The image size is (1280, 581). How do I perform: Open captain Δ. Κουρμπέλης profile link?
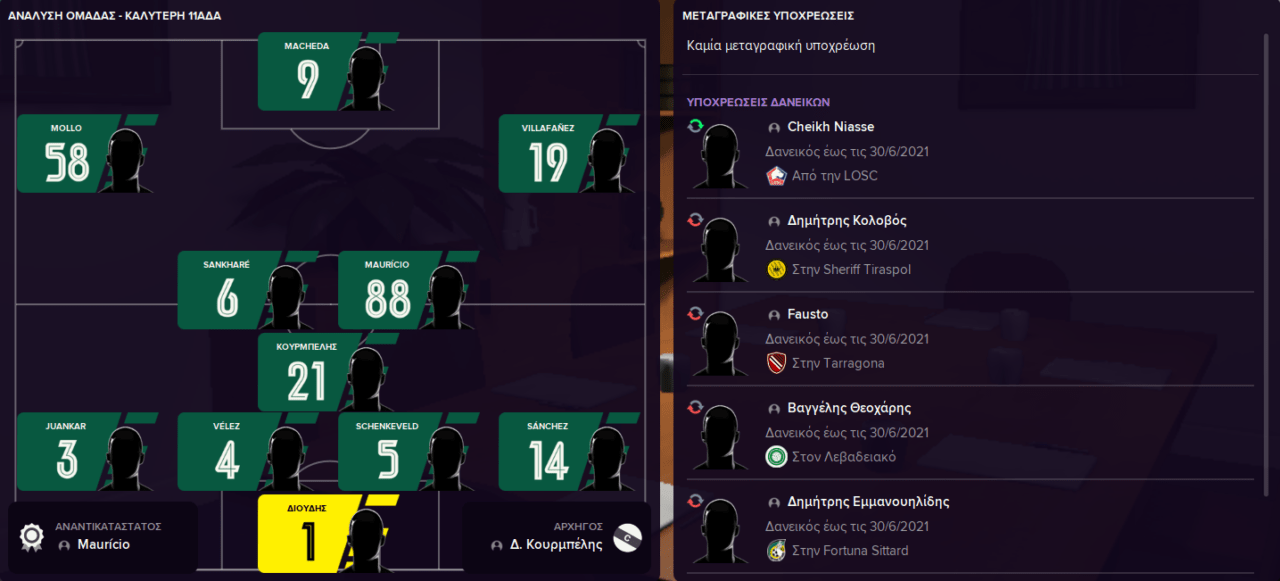(556, 545)
